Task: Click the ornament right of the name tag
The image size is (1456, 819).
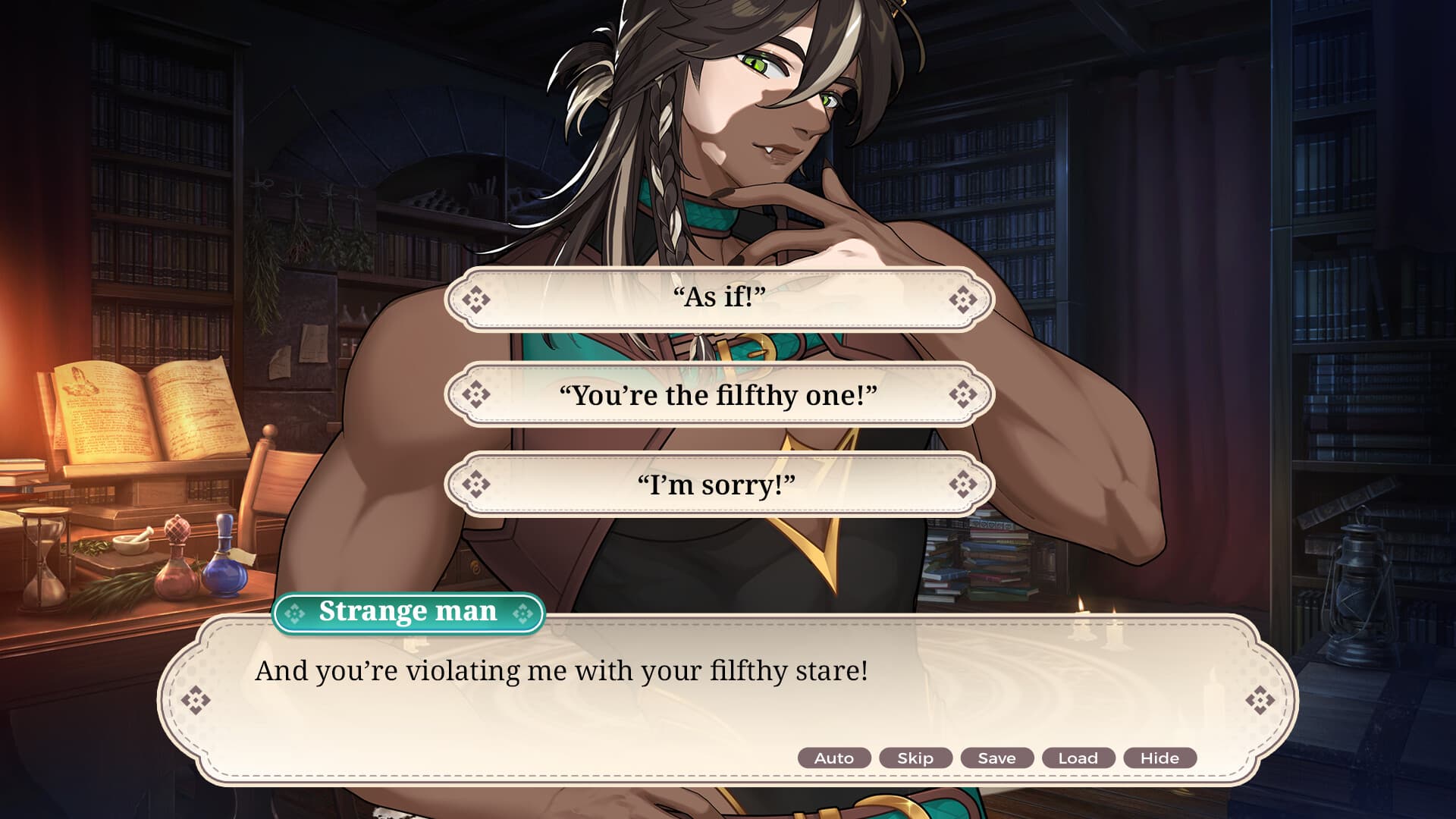Action: click(522, 611)
